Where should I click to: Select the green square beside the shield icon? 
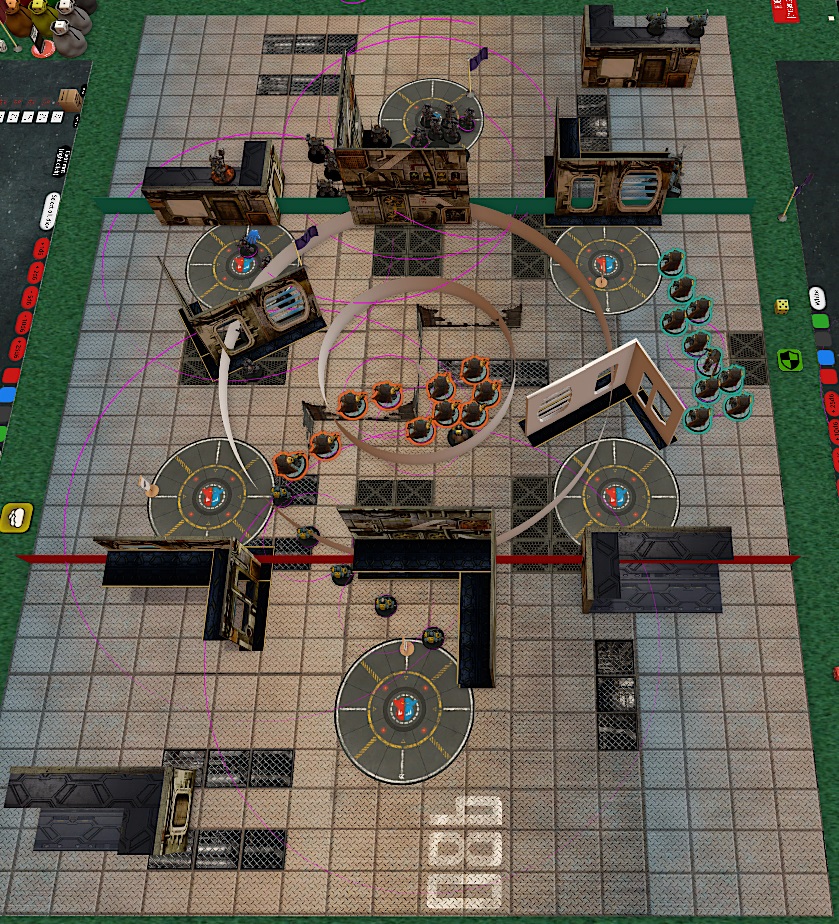pos(821,322)
